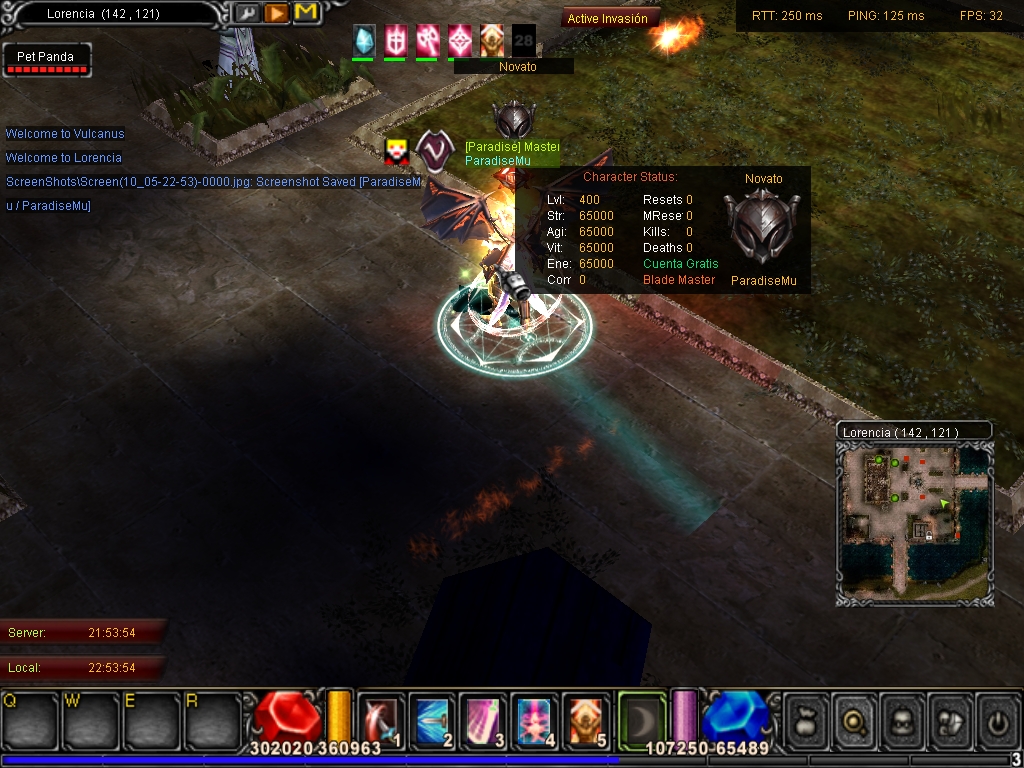
Task: Activate the pink slash skill in slot 3
Action: pos(483,720)
